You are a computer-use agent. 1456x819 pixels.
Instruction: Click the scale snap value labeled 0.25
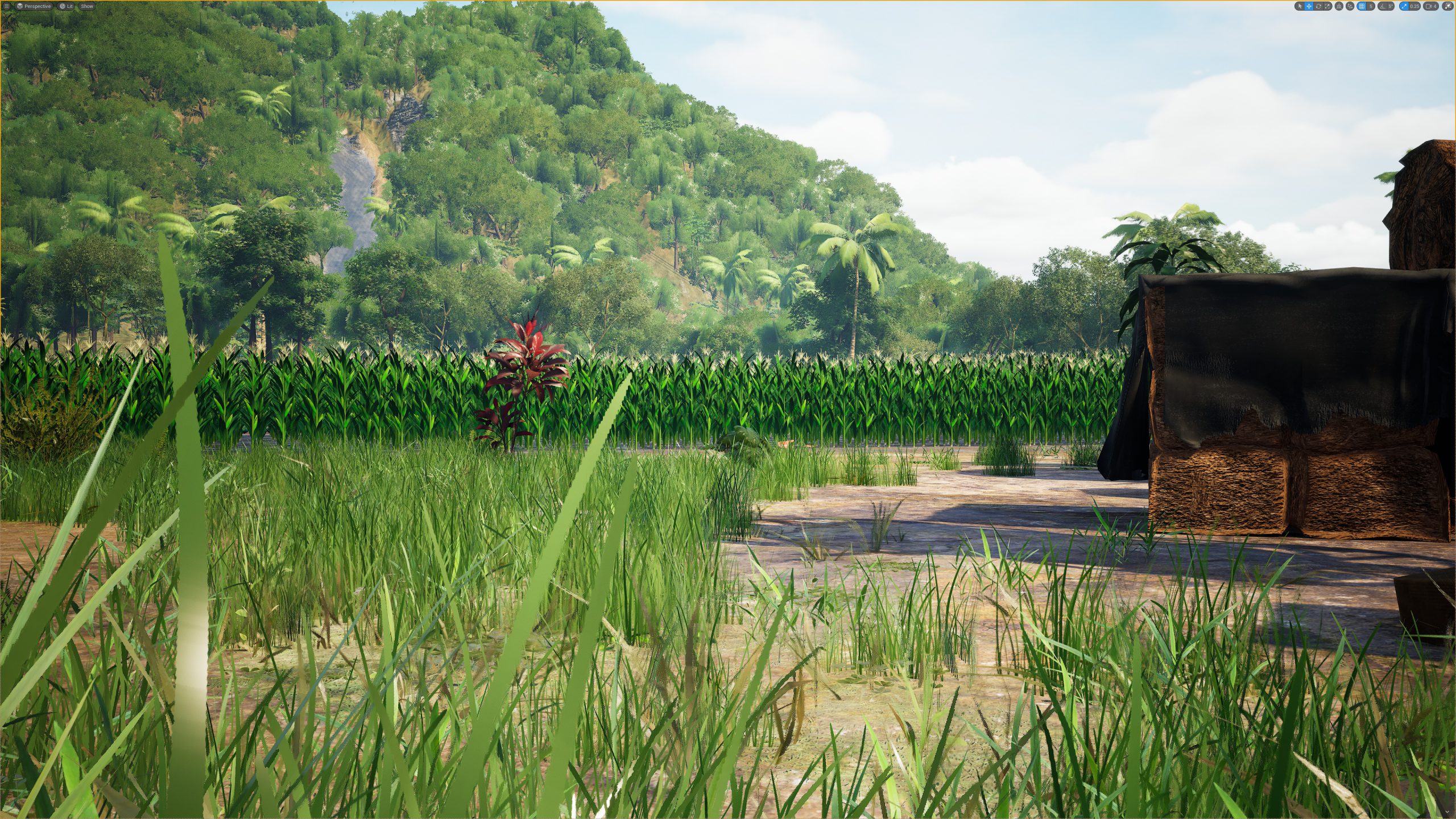1415,6
